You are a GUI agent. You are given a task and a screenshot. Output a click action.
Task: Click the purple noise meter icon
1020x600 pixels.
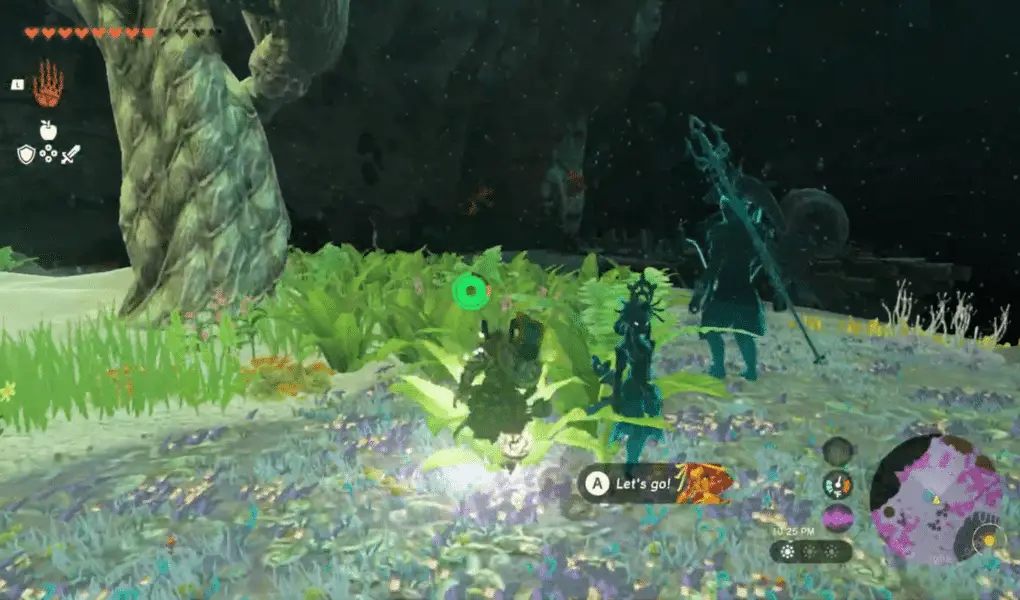point(838,518)
